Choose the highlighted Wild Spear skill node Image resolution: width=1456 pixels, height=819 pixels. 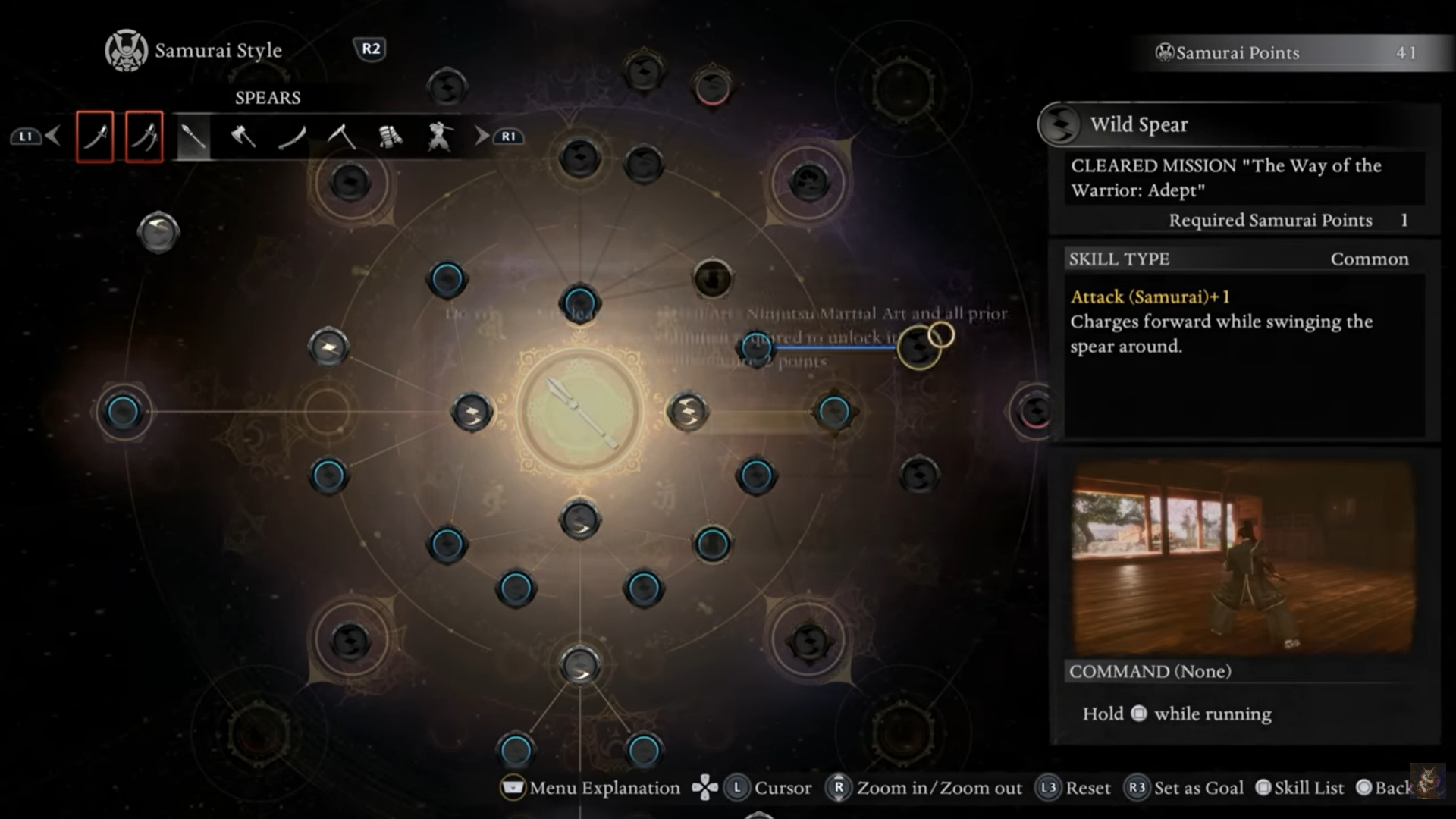point(919,347)
